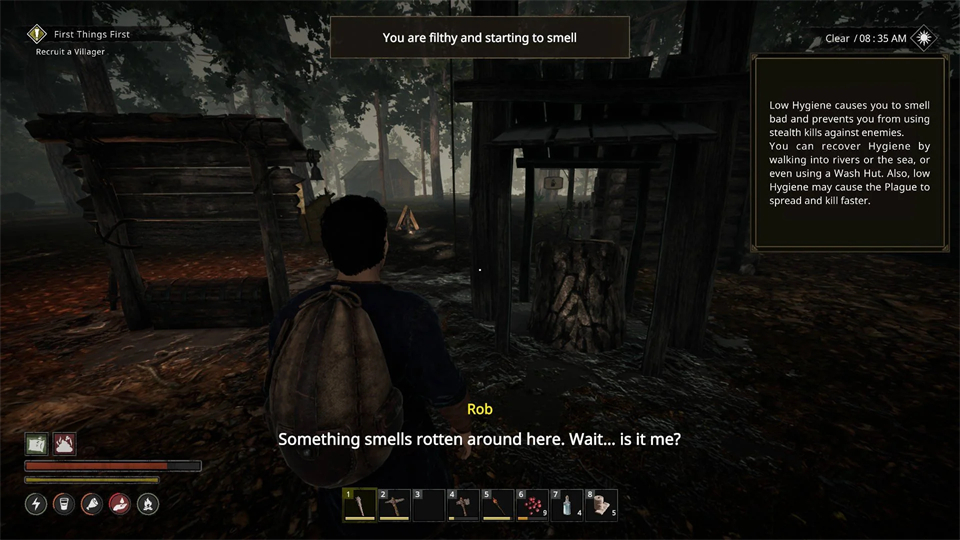960x540 pixels.
Task: Click the filthy and starting to smell notification
Action: click(x=479, y=38)
